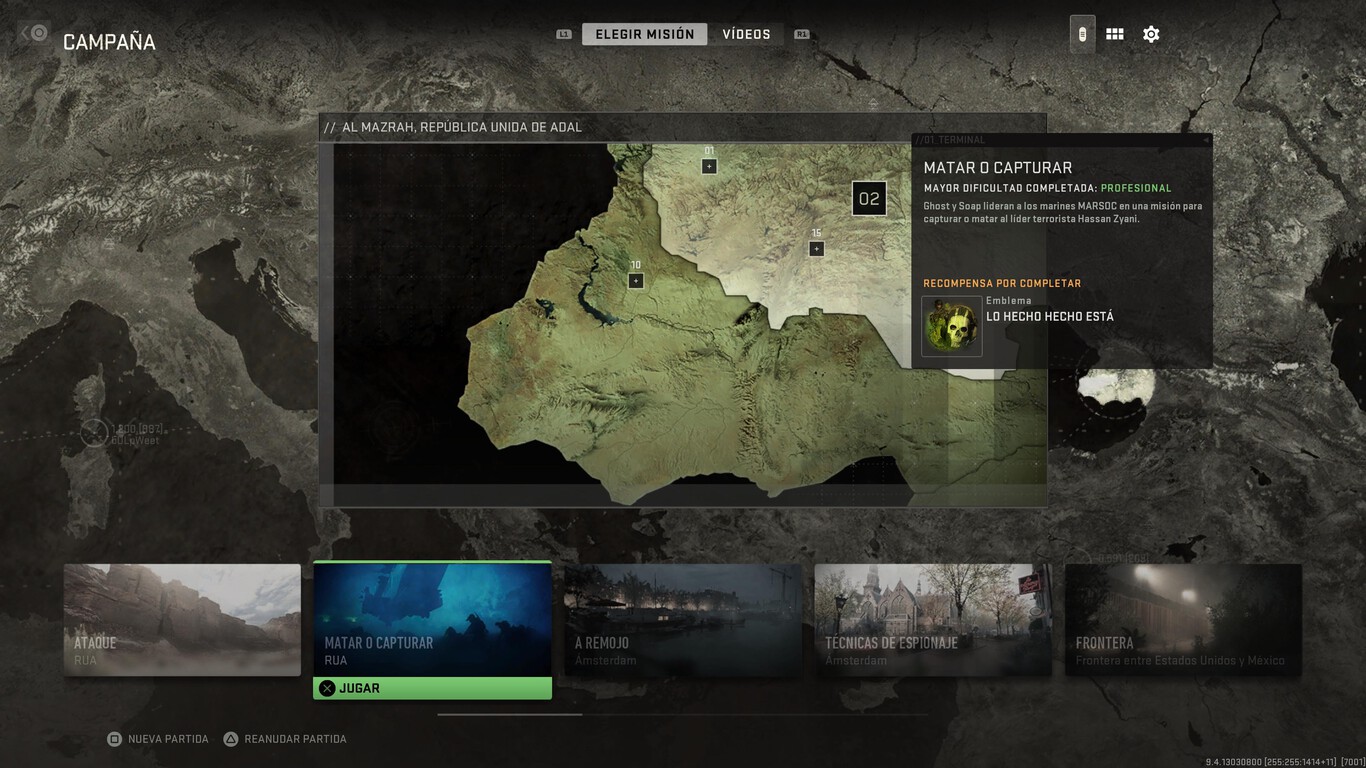The height and width of the screenshot is (768, 1366).
Task: Select the A REMOJO Amsterdam mission
Action: pyautogui.click(x=682, y=620)
